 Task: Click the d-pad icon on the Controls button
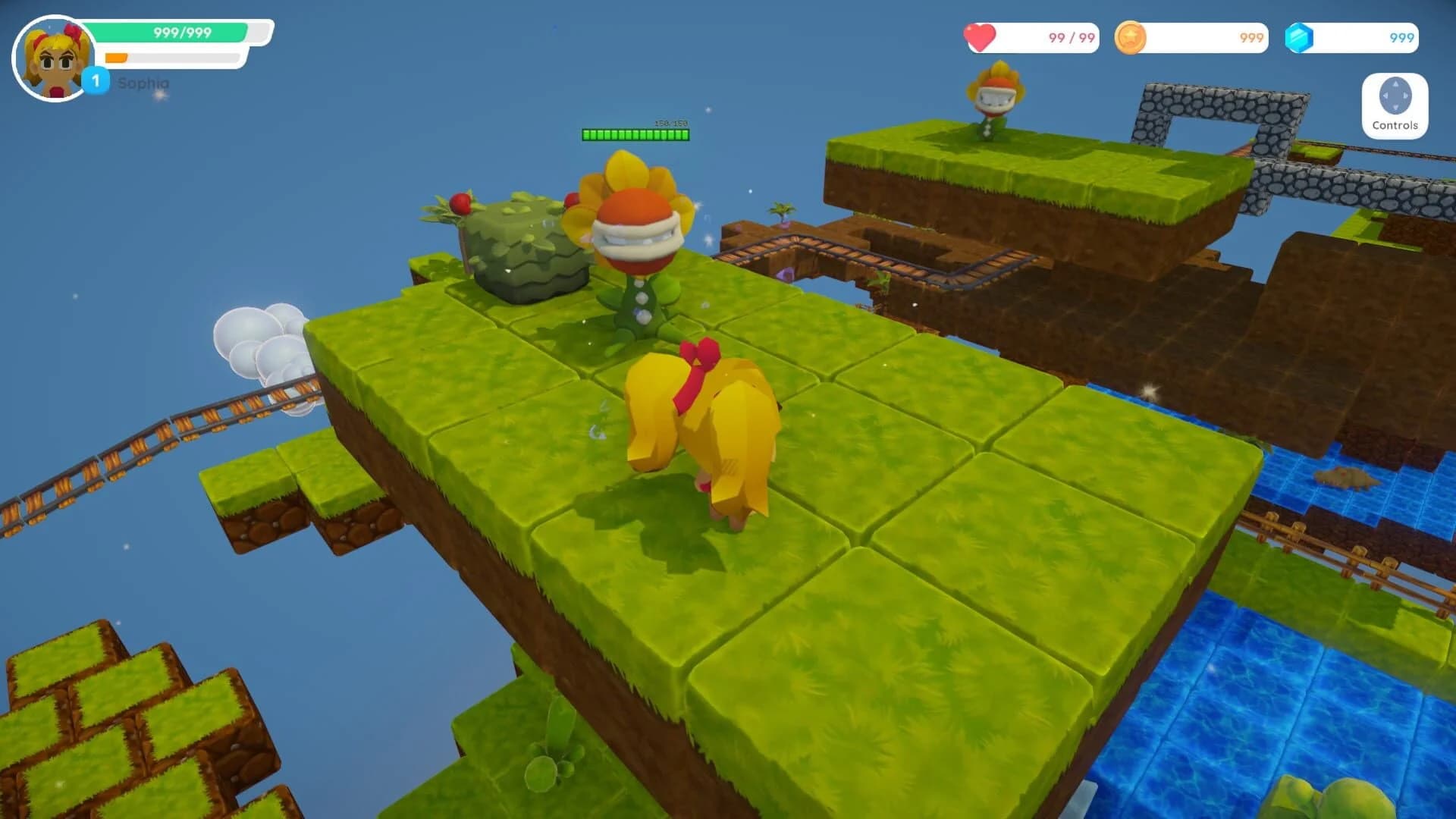pyautogui.click(x=1395, y=96)
